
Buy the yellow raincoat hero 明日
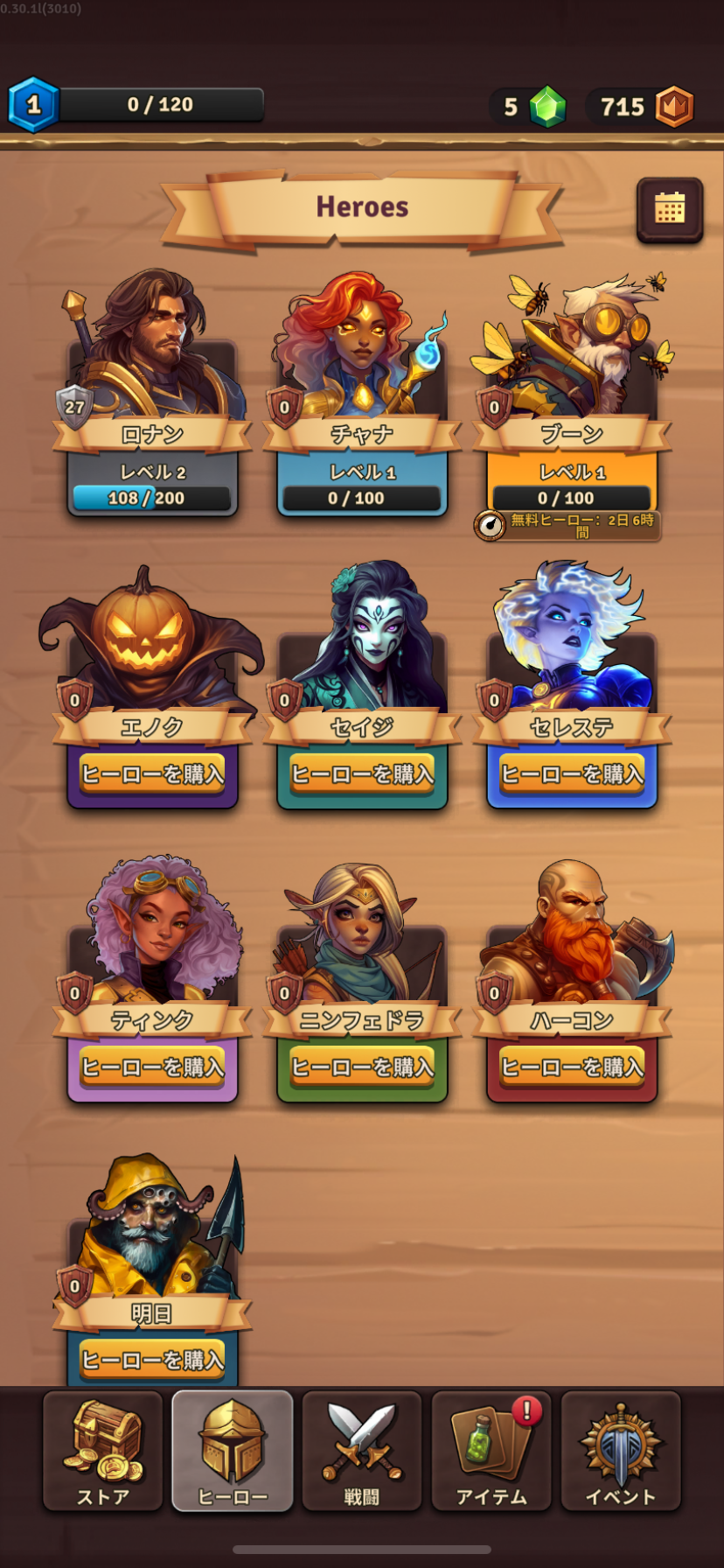[152, 1359]
